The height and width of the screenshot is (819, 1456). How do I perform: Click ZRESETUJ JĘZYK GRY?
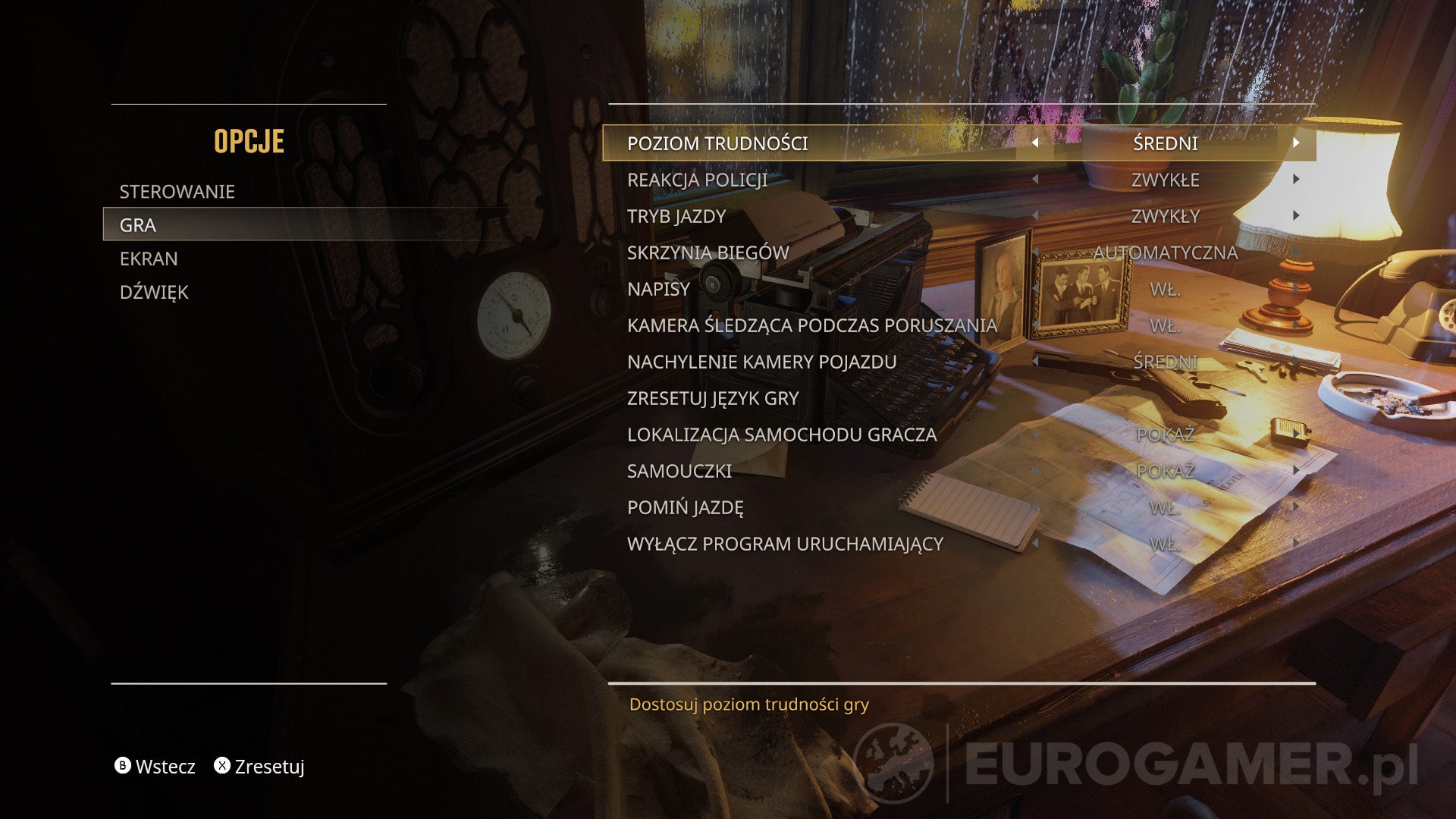(x=712, y=398)
